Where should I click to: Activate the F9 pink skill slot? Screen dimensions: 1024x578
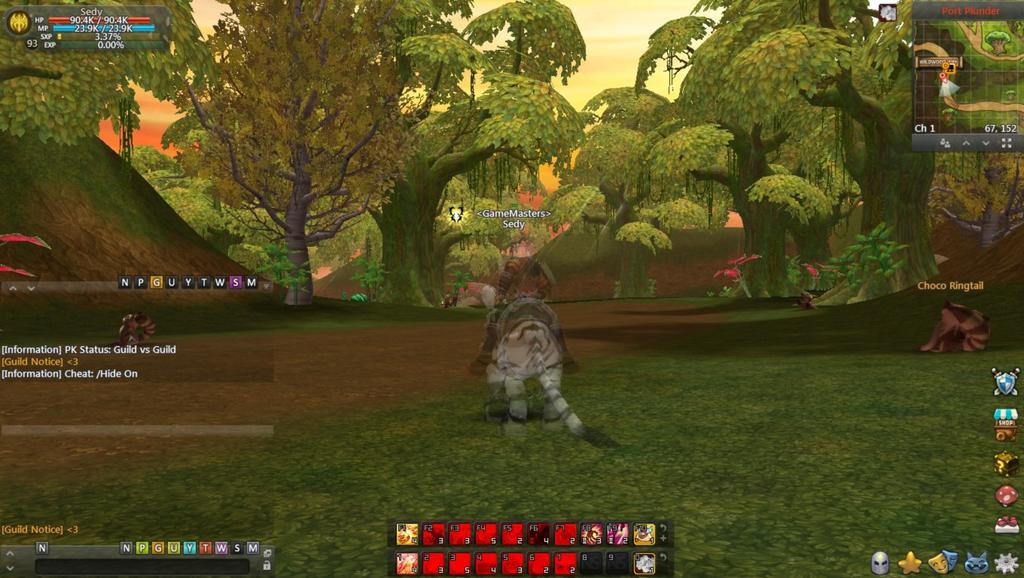tap(618, 534)
